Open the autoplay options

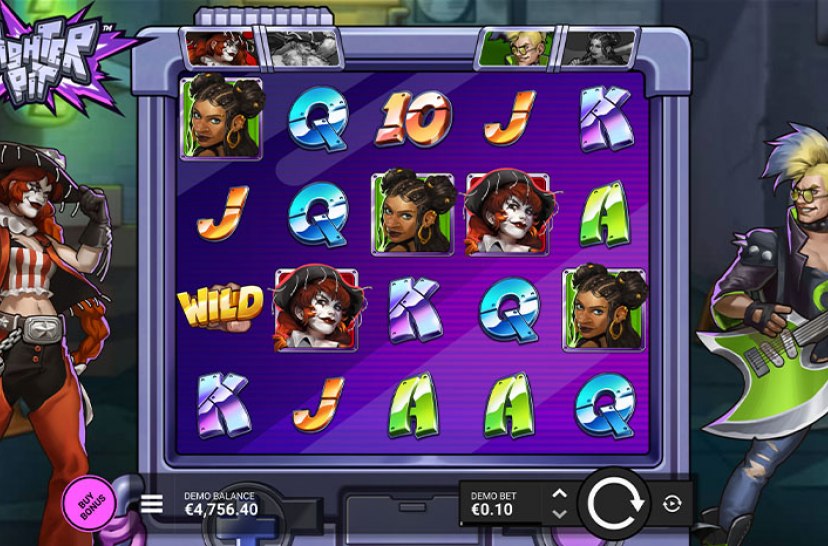[x=672, y=504]
